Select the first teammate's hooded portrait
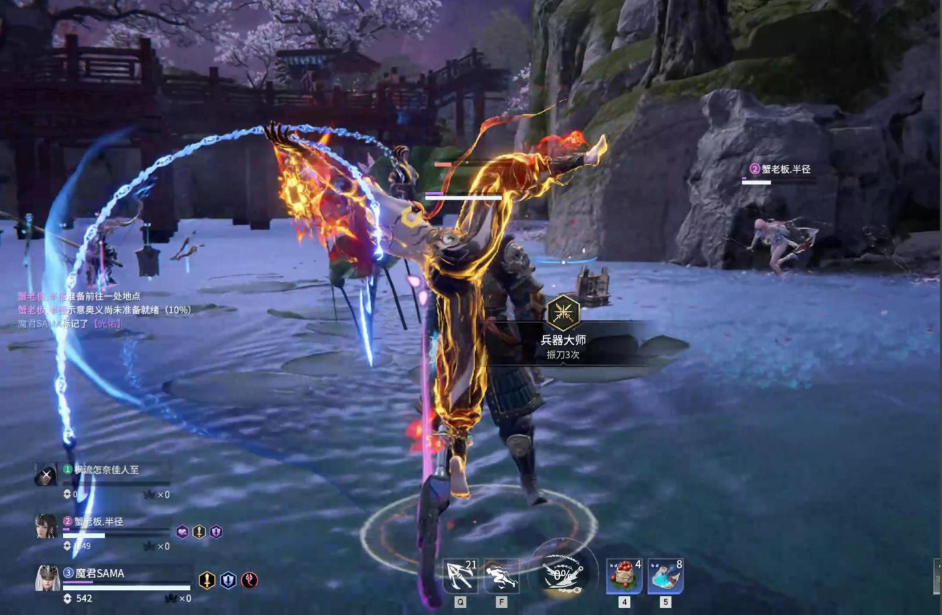942x615 pixels. click(46, 475)
